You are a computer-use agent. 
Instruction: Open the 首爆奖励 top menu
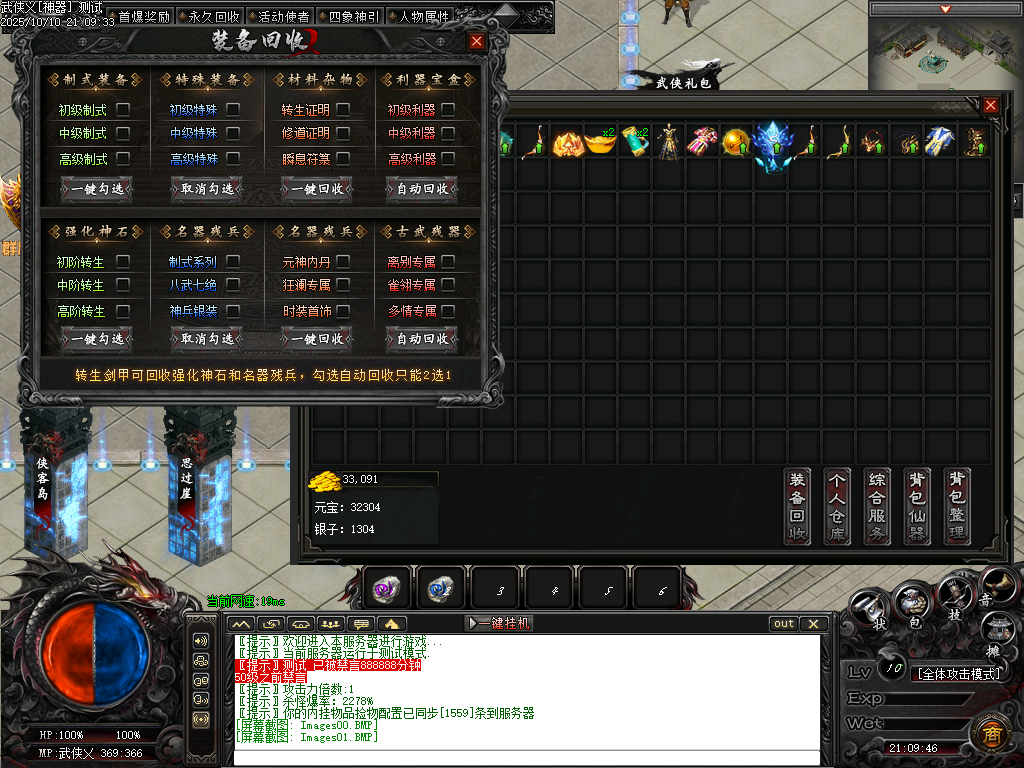coord(144,16)
